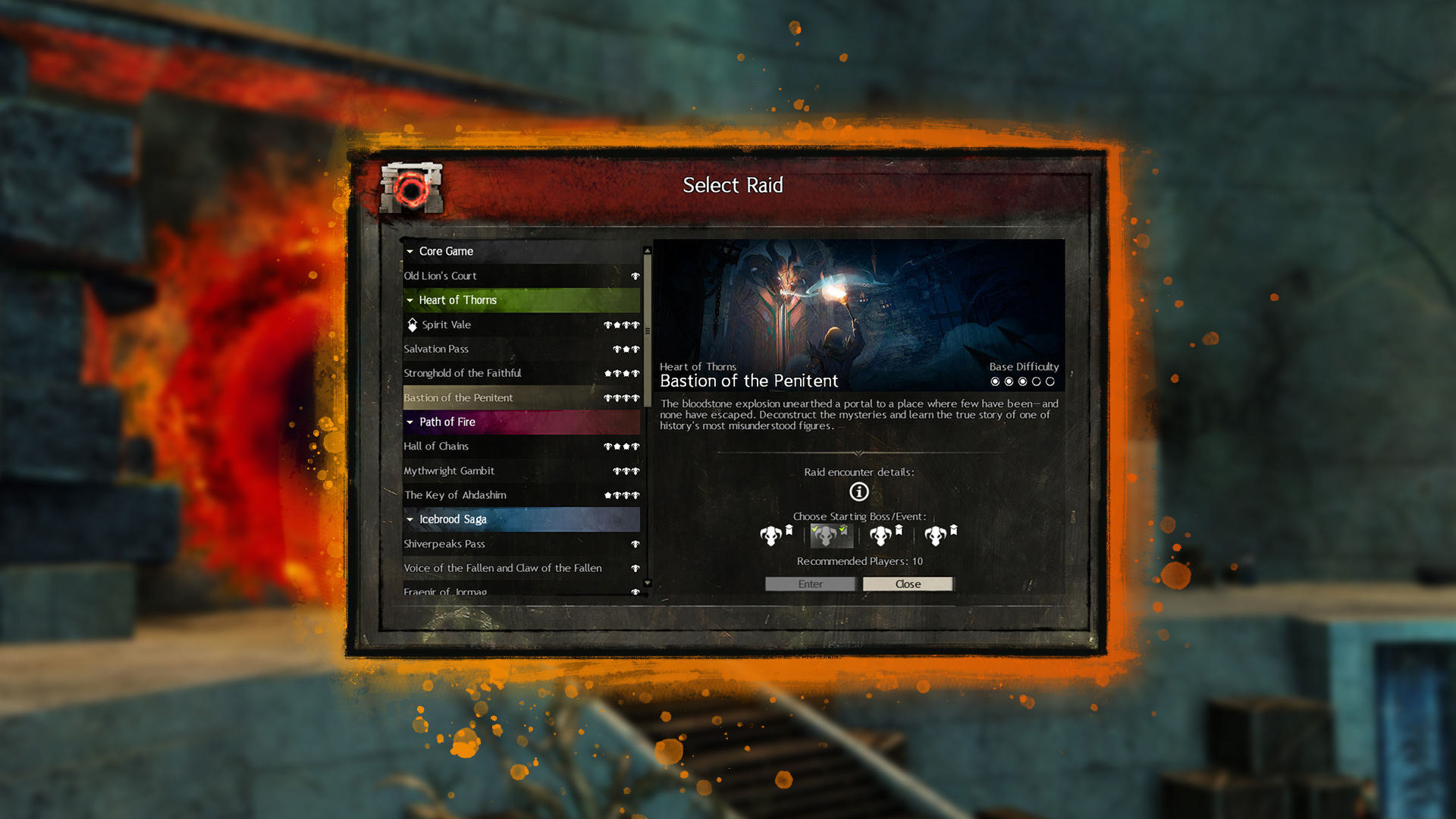The image size is (1456, 819).
Task: Click the commander tag icon next to Spirit Vale
Action: pos(412,325)
